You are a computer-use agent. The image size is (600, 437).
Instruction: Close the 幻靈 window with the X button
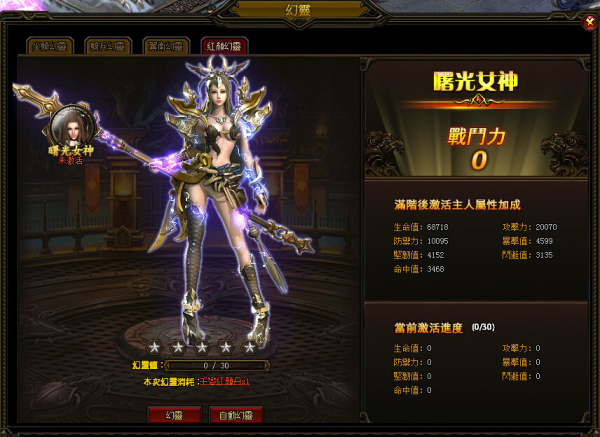[590, 21]
